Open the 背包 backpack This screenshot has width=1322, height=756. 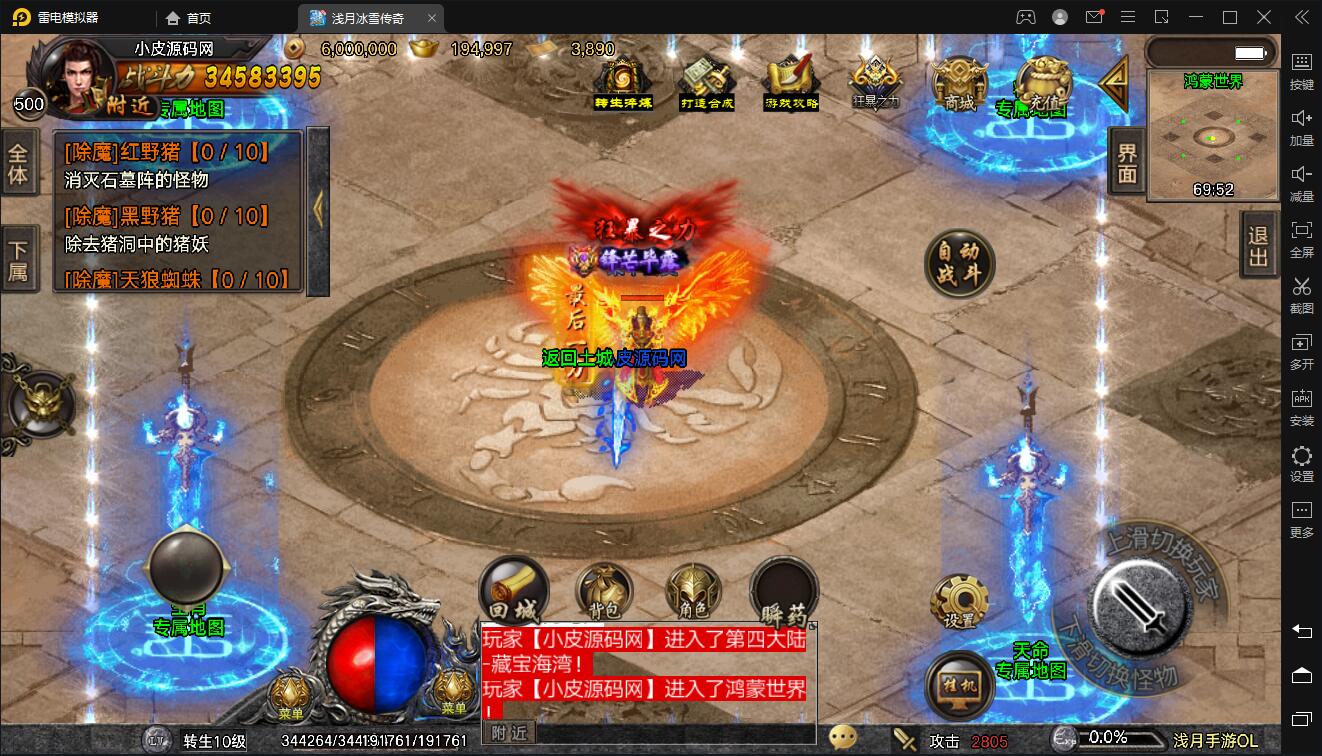[x=603, y=592]
